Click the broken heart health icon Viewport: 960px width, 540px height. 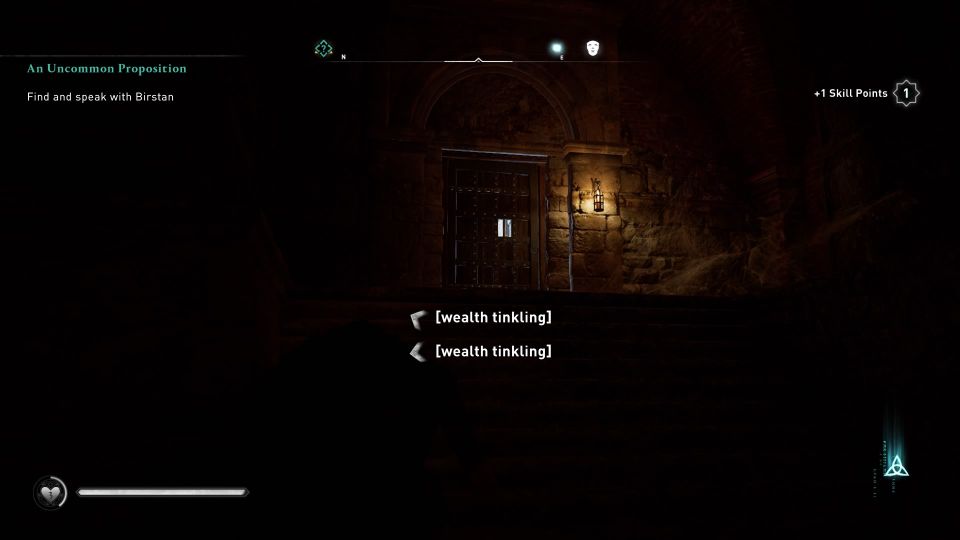[x=49, y=492]
